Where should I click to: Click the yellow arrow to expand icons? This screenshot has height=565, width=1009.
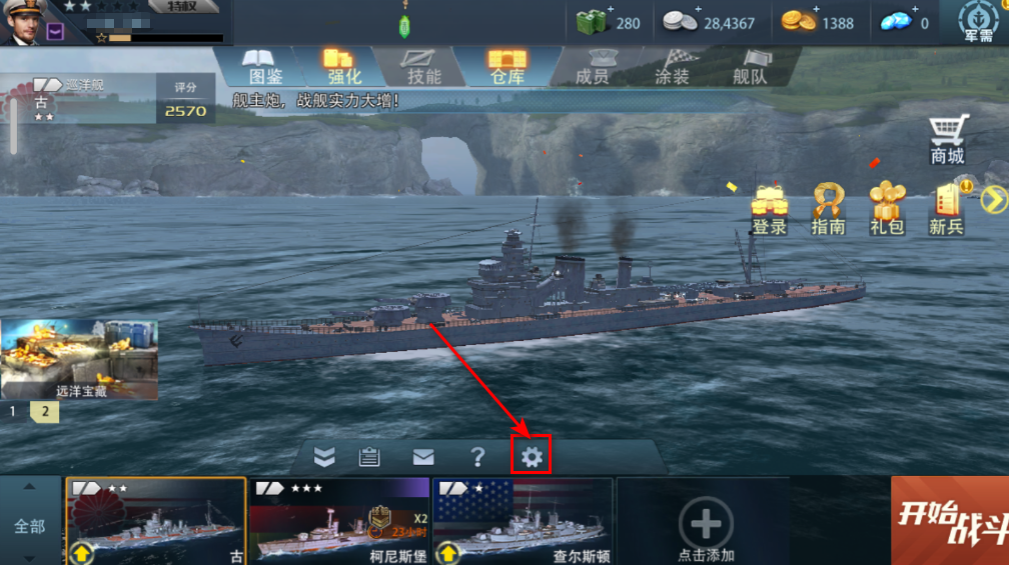click(x=993, y=201)
